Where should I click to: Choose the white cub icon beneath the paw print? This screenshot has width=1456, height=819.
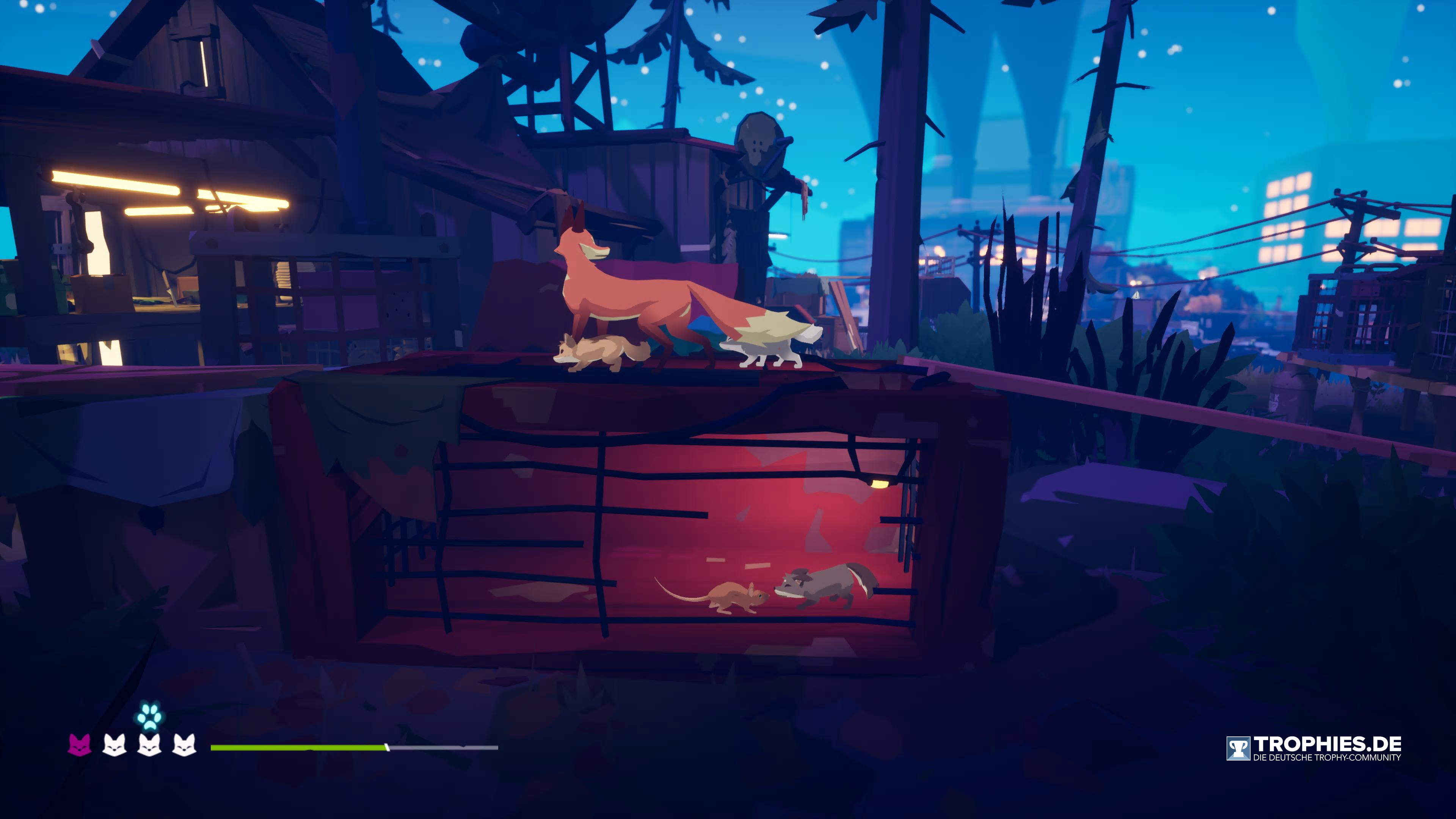149,745
